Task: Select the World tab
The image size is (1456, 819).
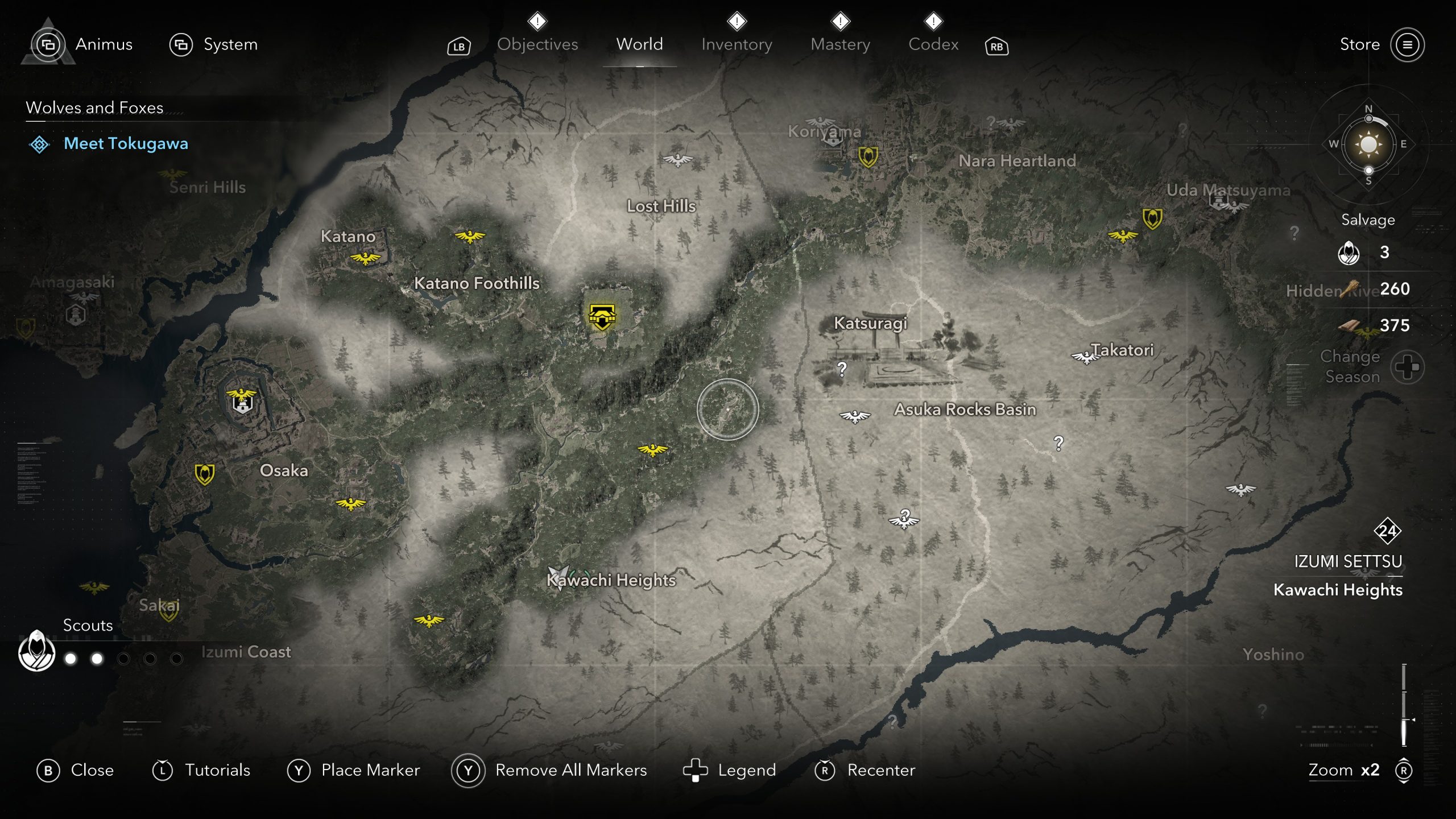Action: [639, 44]
